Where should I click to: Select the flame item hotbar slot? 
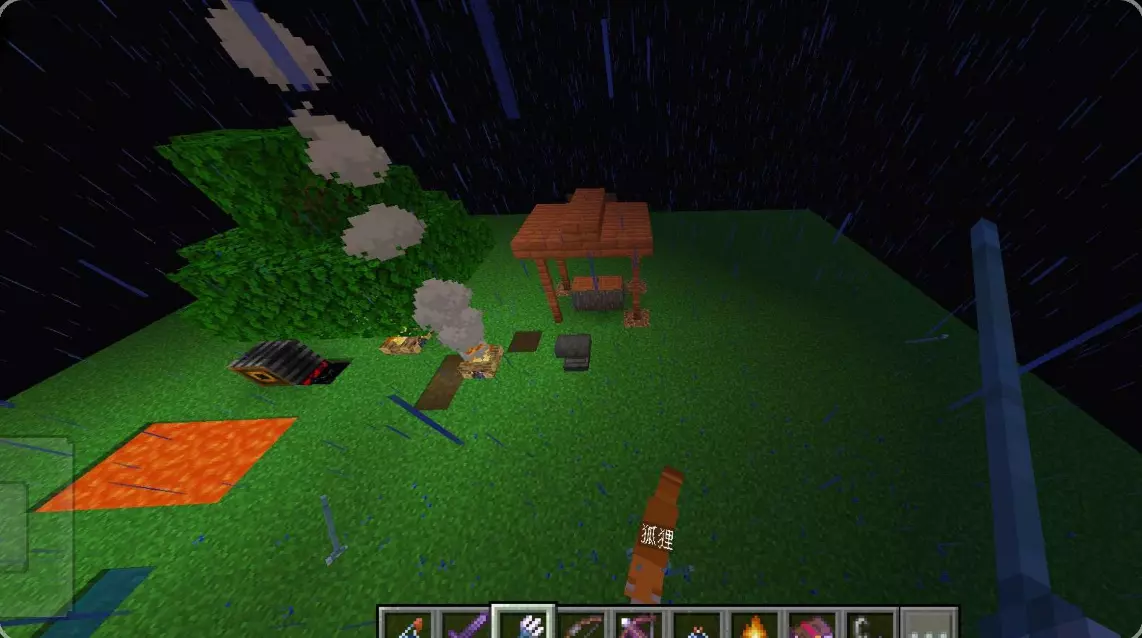point(754,626)
